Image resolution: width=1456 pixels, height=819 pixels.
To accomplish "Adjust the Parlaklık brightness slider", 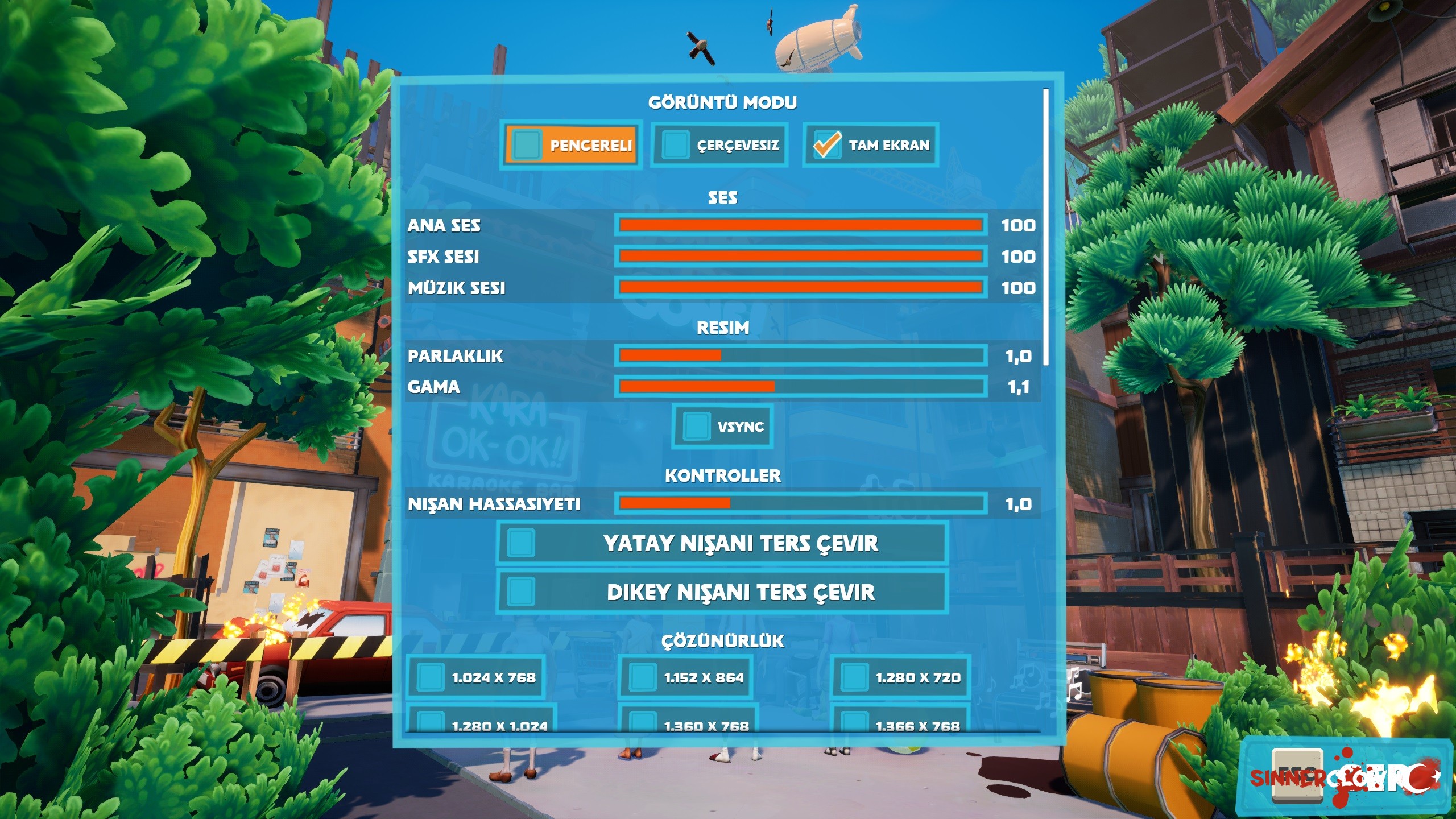I will [800, 356].
